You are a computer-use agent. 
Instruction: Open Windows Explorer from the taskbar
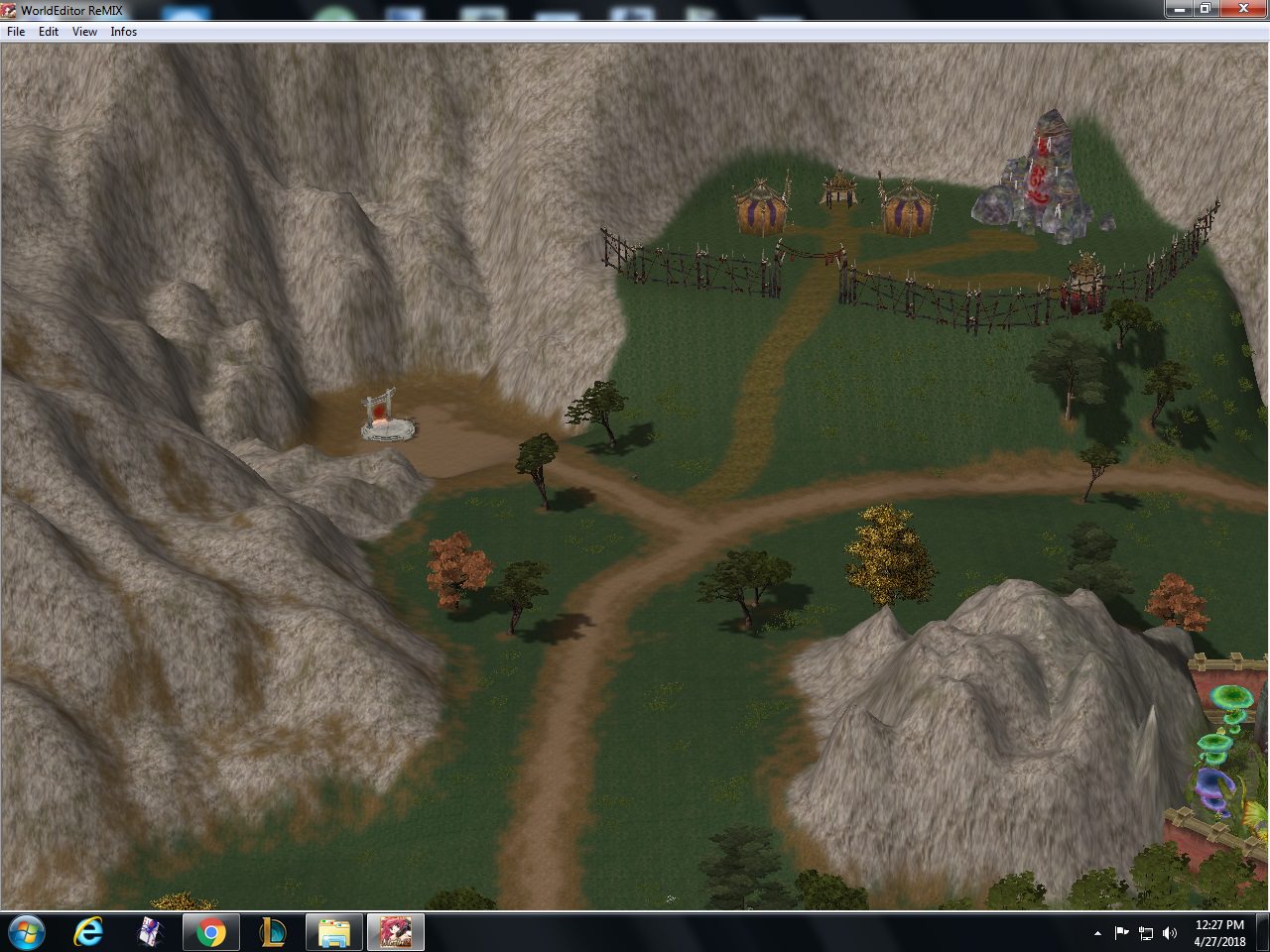[x=333, y=931]
